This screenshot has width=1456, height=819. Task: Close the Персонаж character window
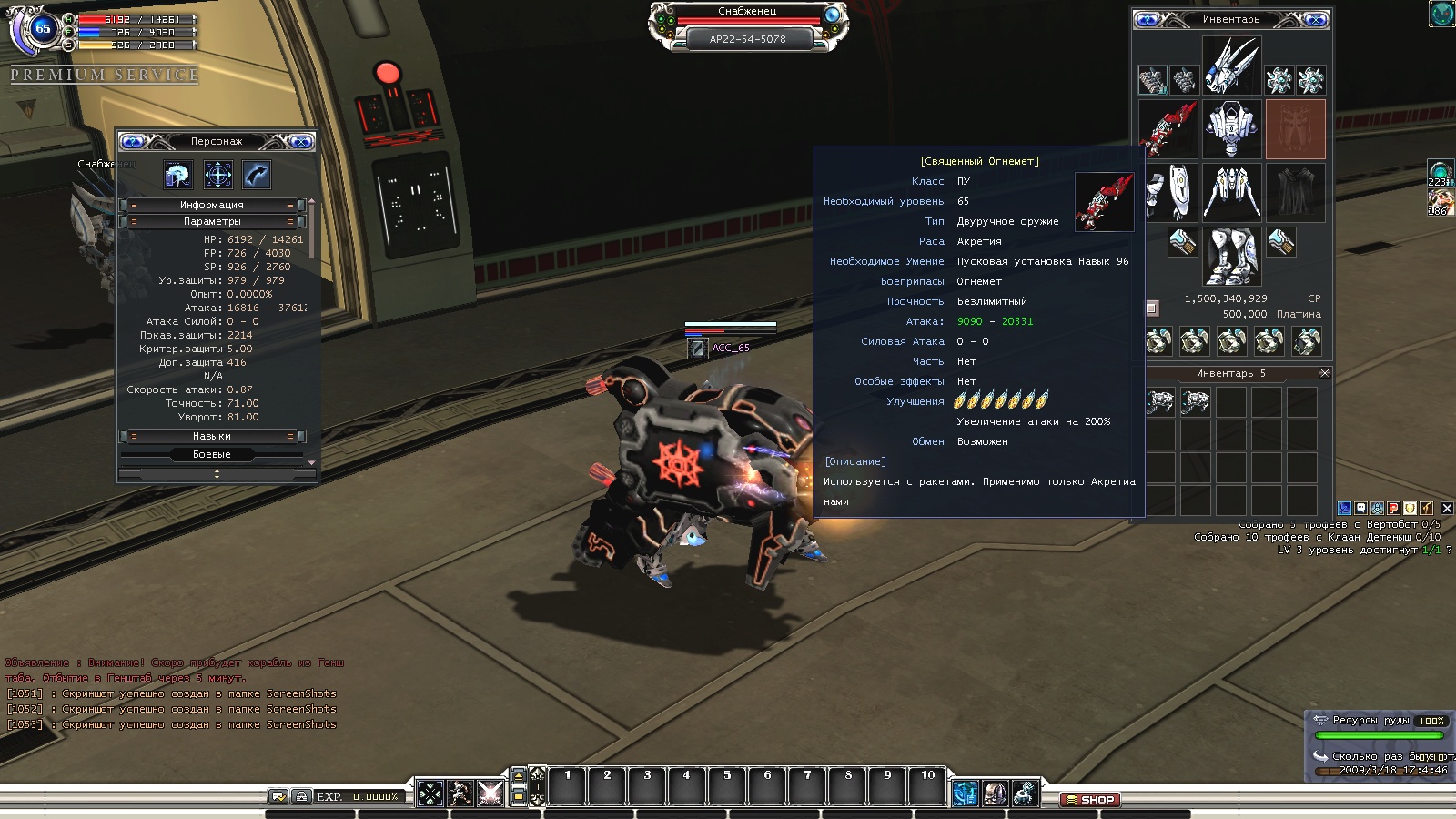[x=300, y=141]
